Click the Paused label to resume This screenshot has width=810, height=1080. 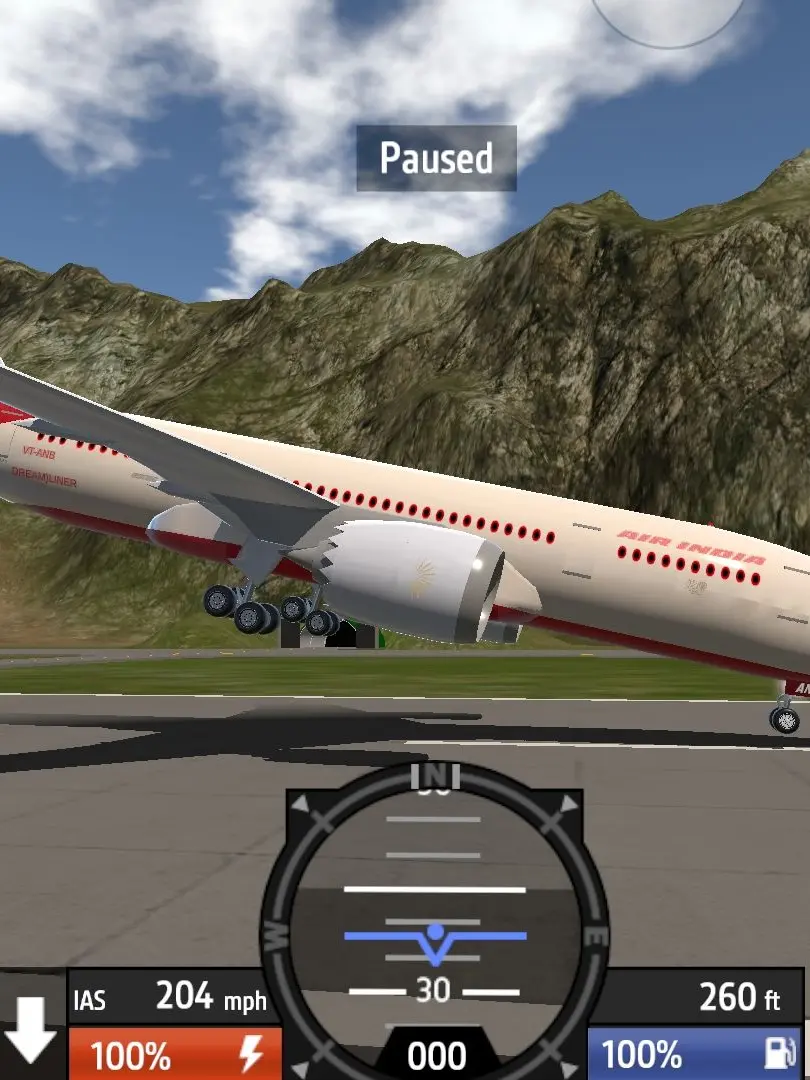(x=436, y=158)
